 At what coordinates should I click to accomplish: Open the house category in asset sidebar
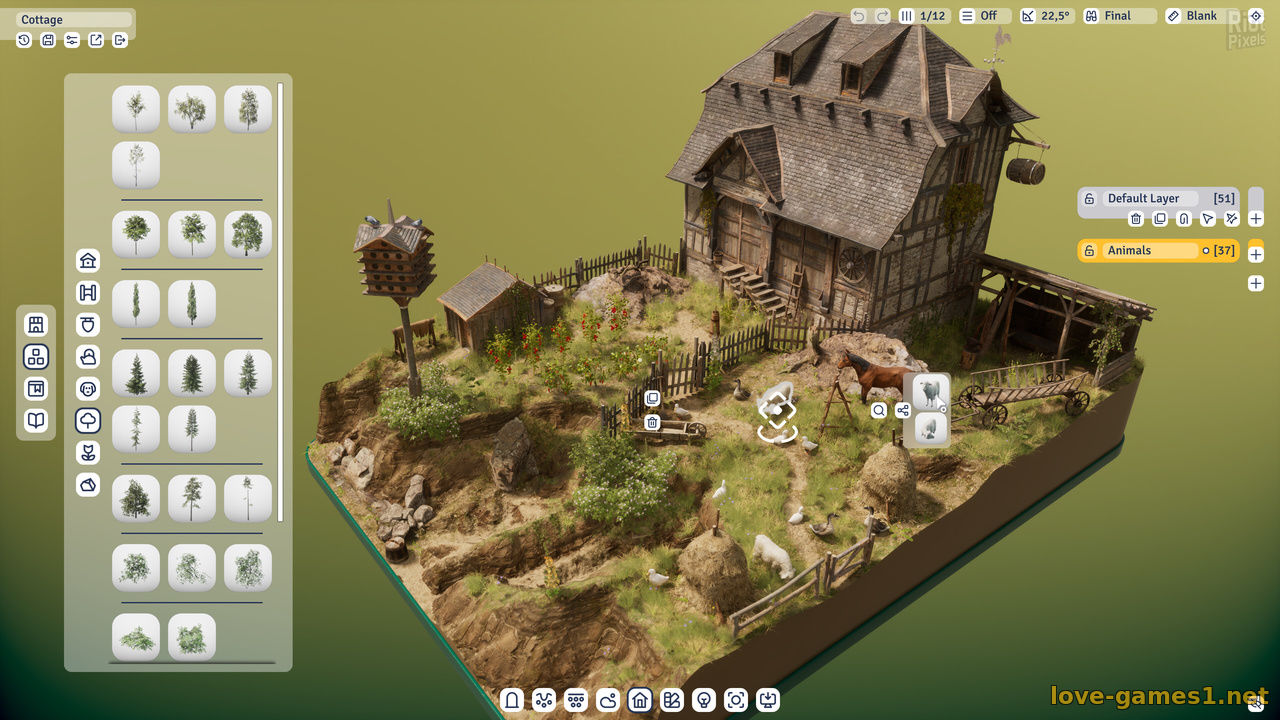click(x=88, y=261)
